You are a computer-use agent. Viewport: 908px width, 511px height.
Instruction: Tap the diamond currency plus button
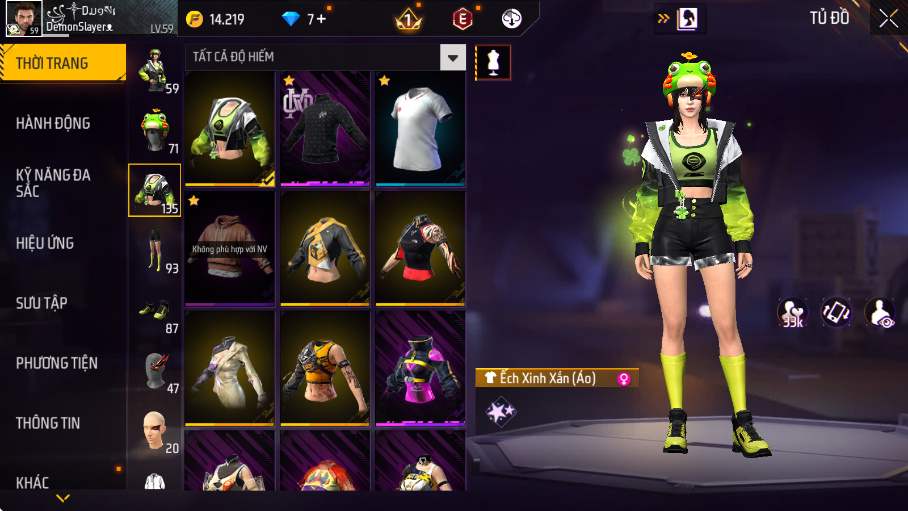pyautogui.click(x=321, y=19)
